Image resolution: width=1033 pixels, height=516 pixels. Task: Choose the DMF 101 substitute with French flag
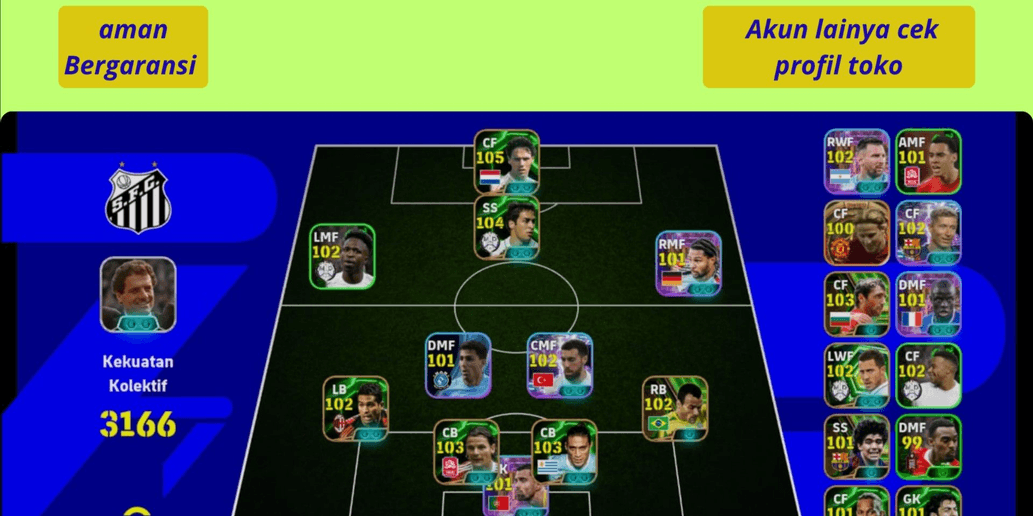click(928, 304)
